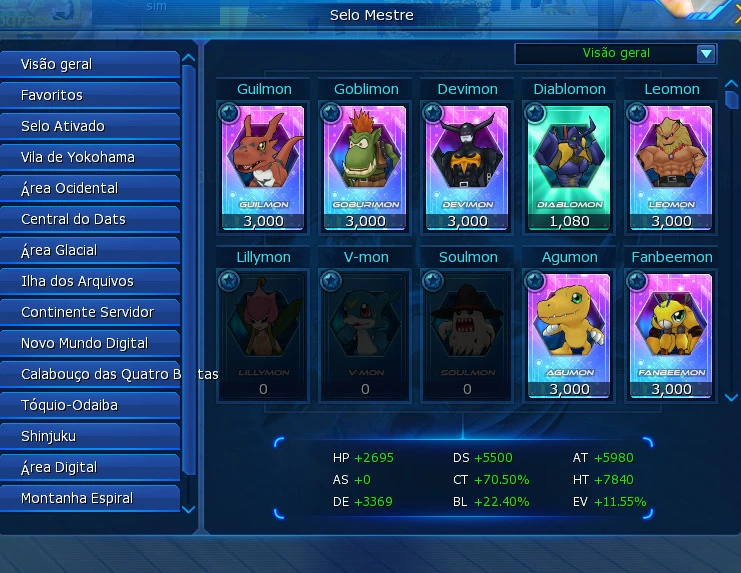The height and width of the screenshot is (573, 741).
Task: Open the Área Ocidental category
Action: (90, 188)
